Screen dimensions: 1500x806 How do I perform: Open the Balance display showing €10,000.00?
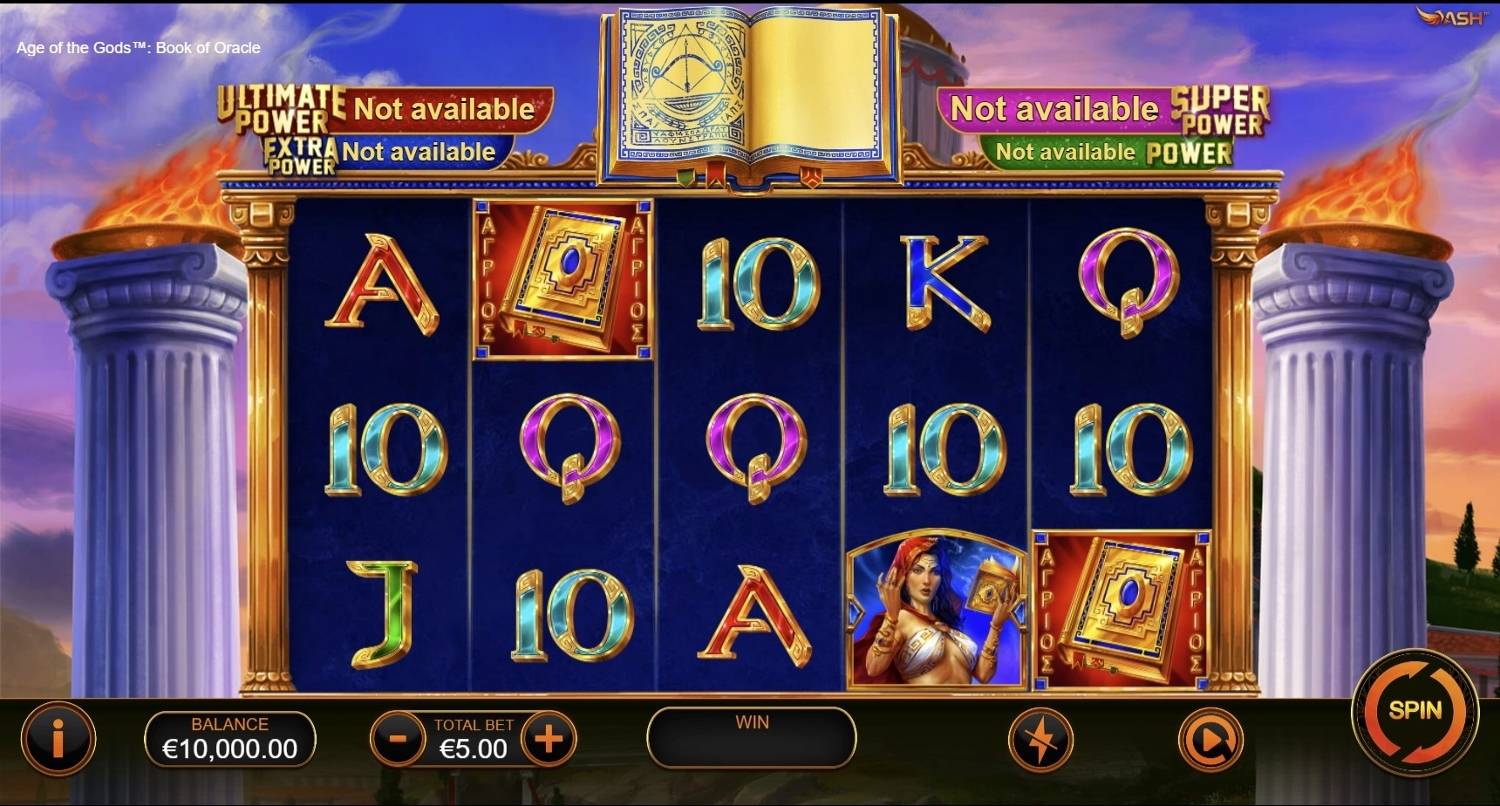[x=232, y=738]
